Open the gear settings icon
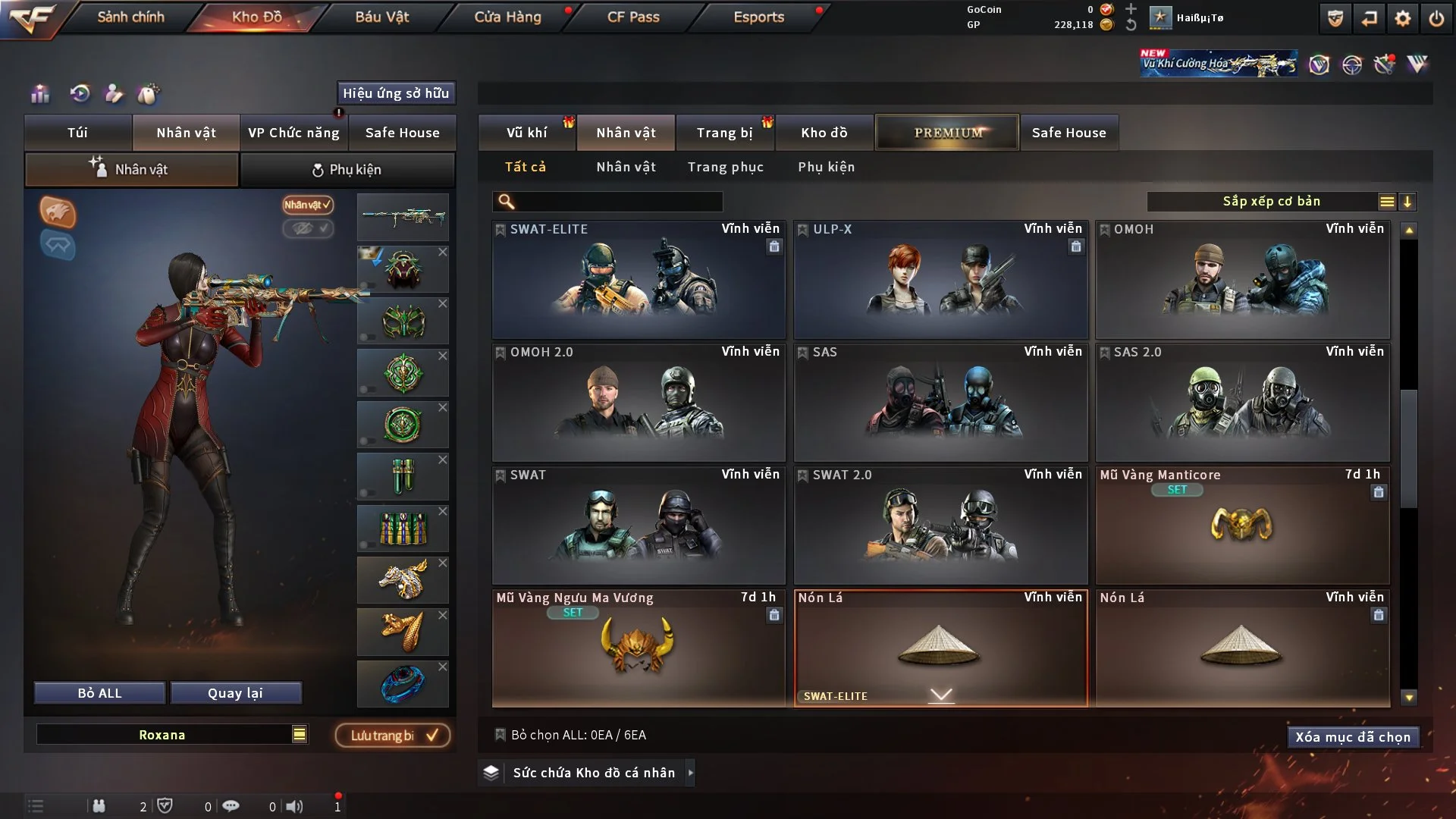This screenshot has height=819, width=1456. click(x=1403, y=18)
